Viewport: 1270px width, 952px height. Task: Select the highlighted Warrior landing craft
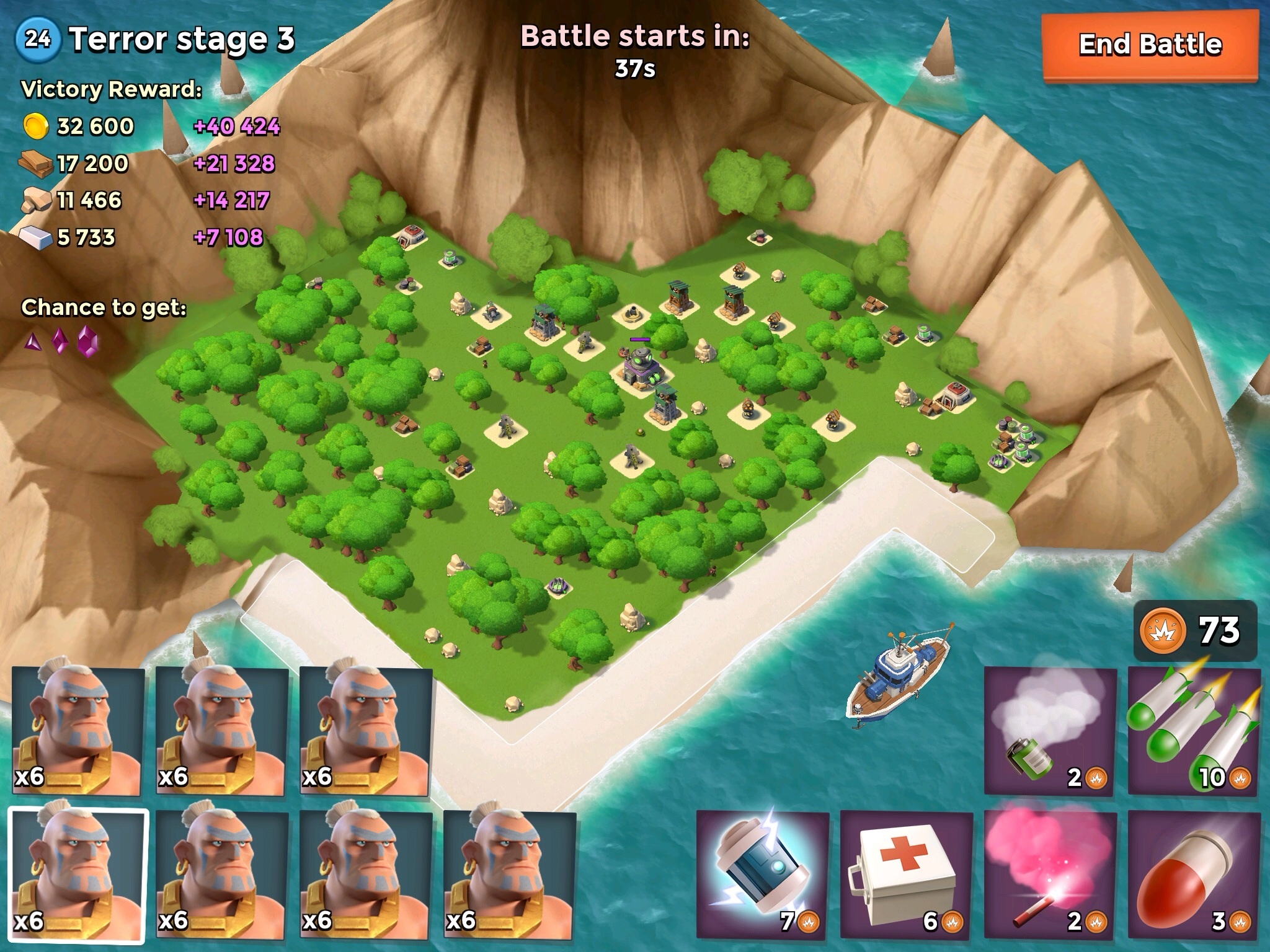78,875
